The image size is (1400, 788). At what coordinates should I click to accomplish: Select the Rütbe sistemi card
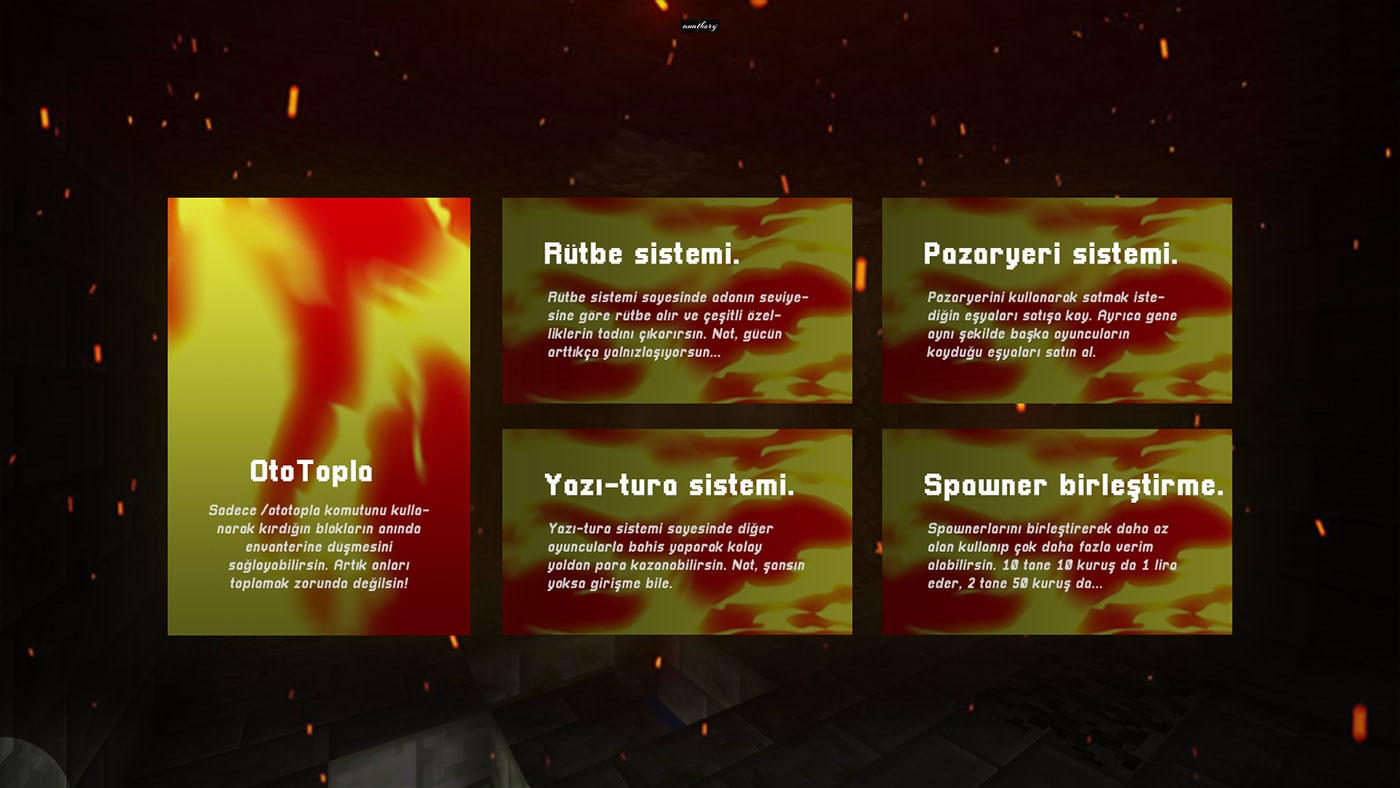pos(677,300)
